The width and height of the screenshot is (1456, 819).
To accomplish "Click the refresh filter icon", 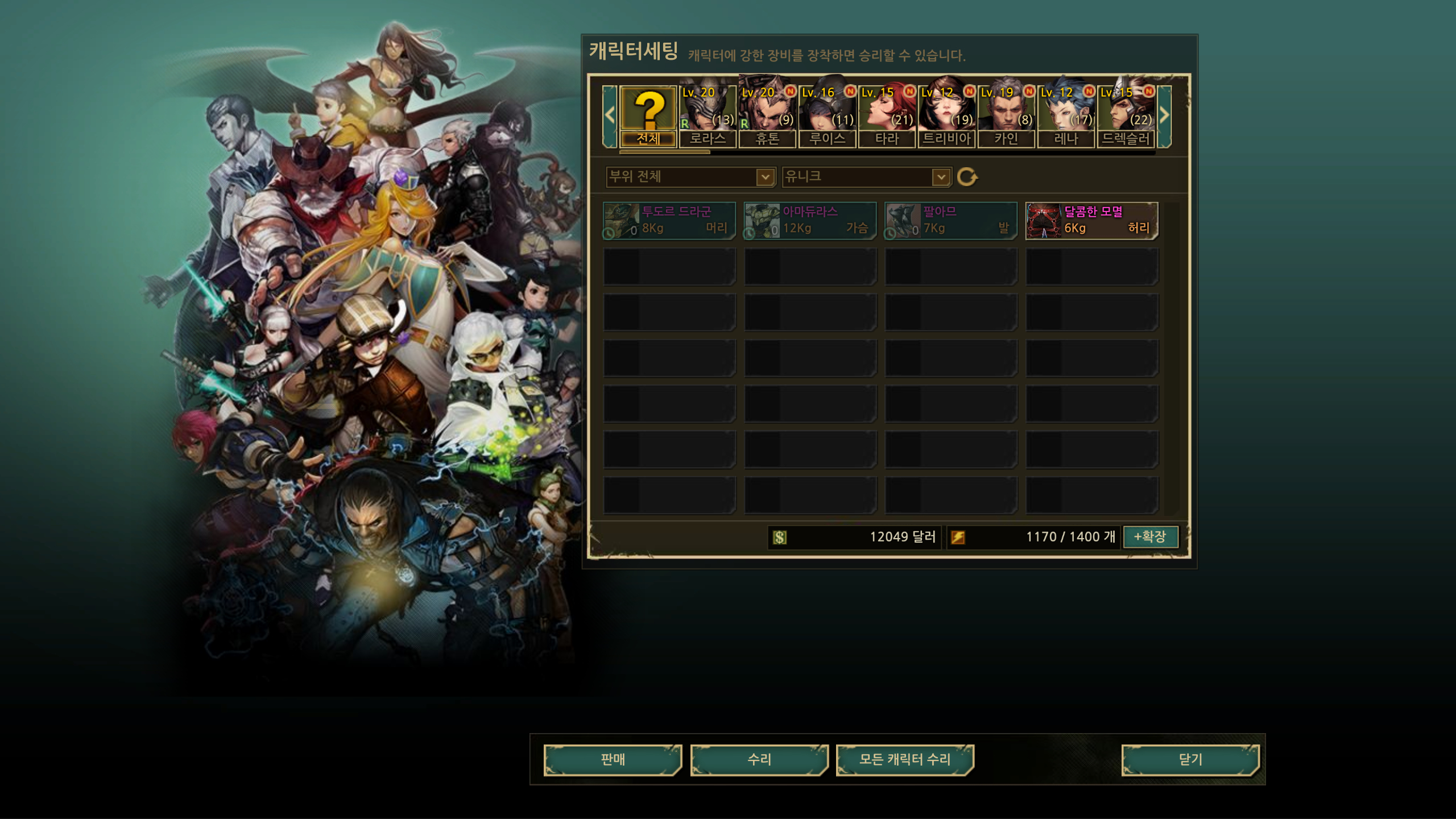I will [x=967, y=177].
